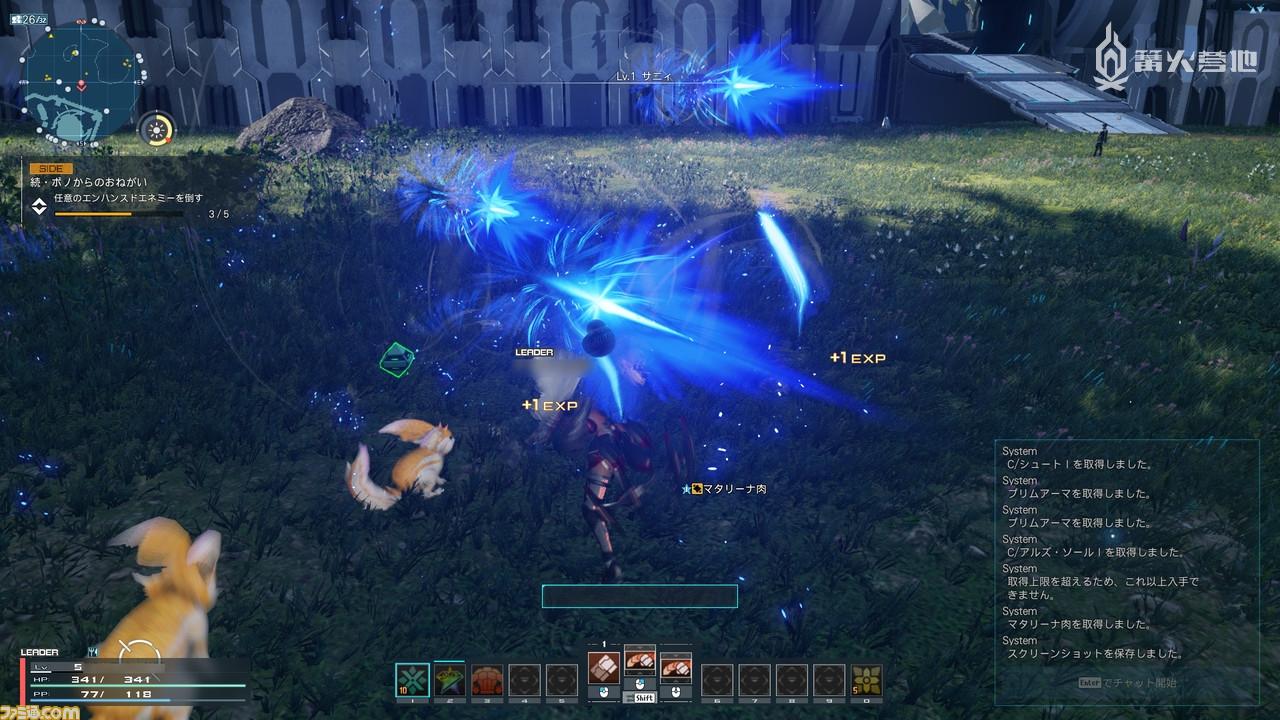This screenshot has width=1280, height=720.
Task: Click the SIDE quest diamond objective icon
Action: point(40,205)
